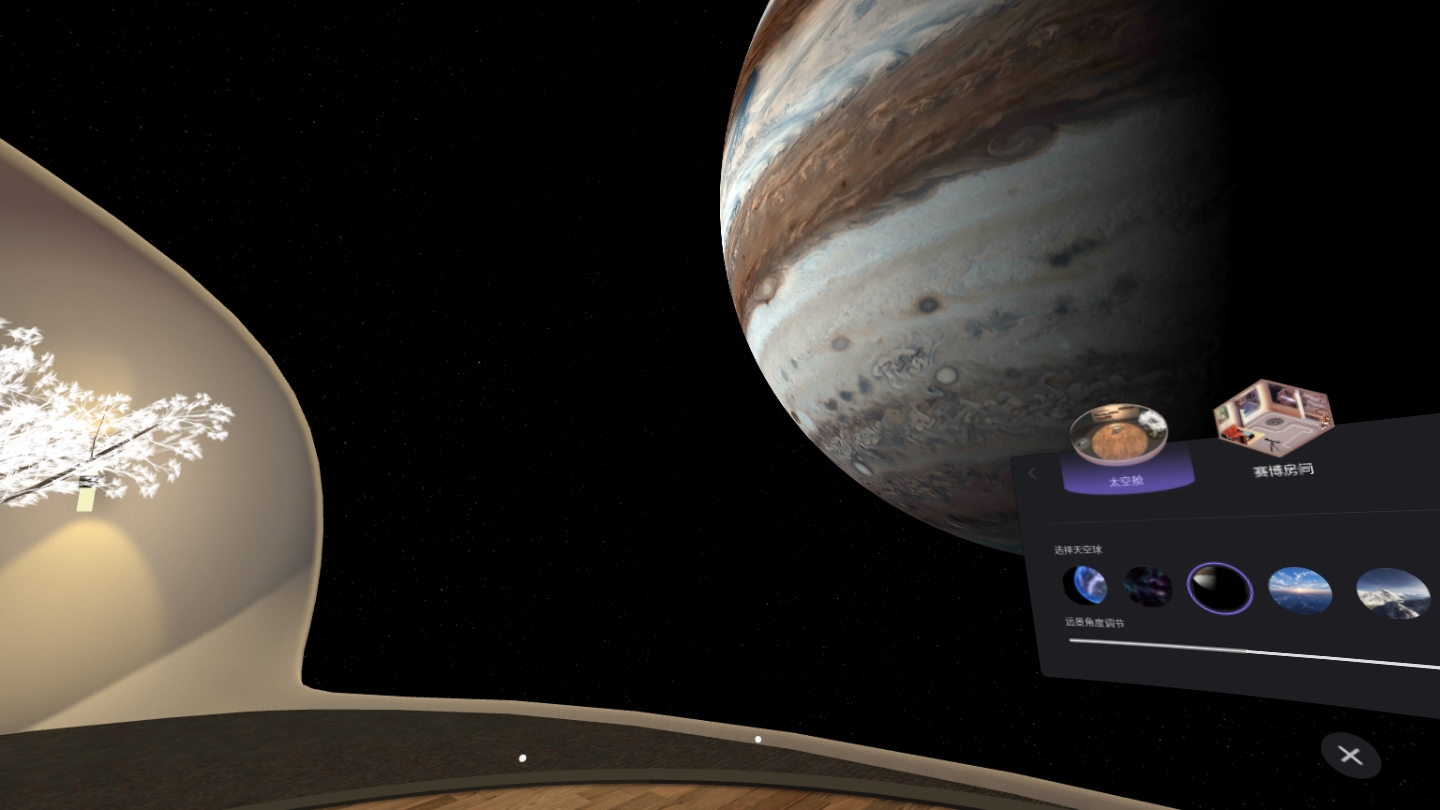This screenshot has height=810, width=1440.
Task: Pick the sunrise clouds sky sphere
Action: point(1300,590)
